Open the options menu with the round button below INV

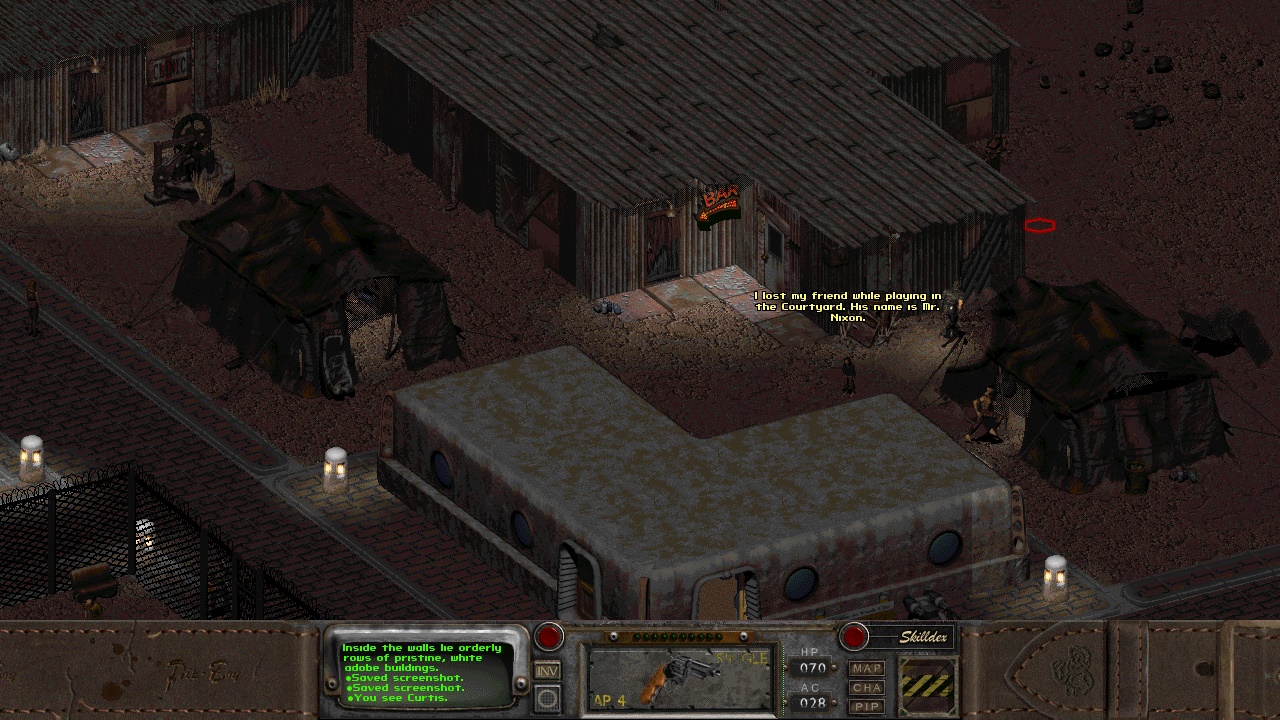547,699
